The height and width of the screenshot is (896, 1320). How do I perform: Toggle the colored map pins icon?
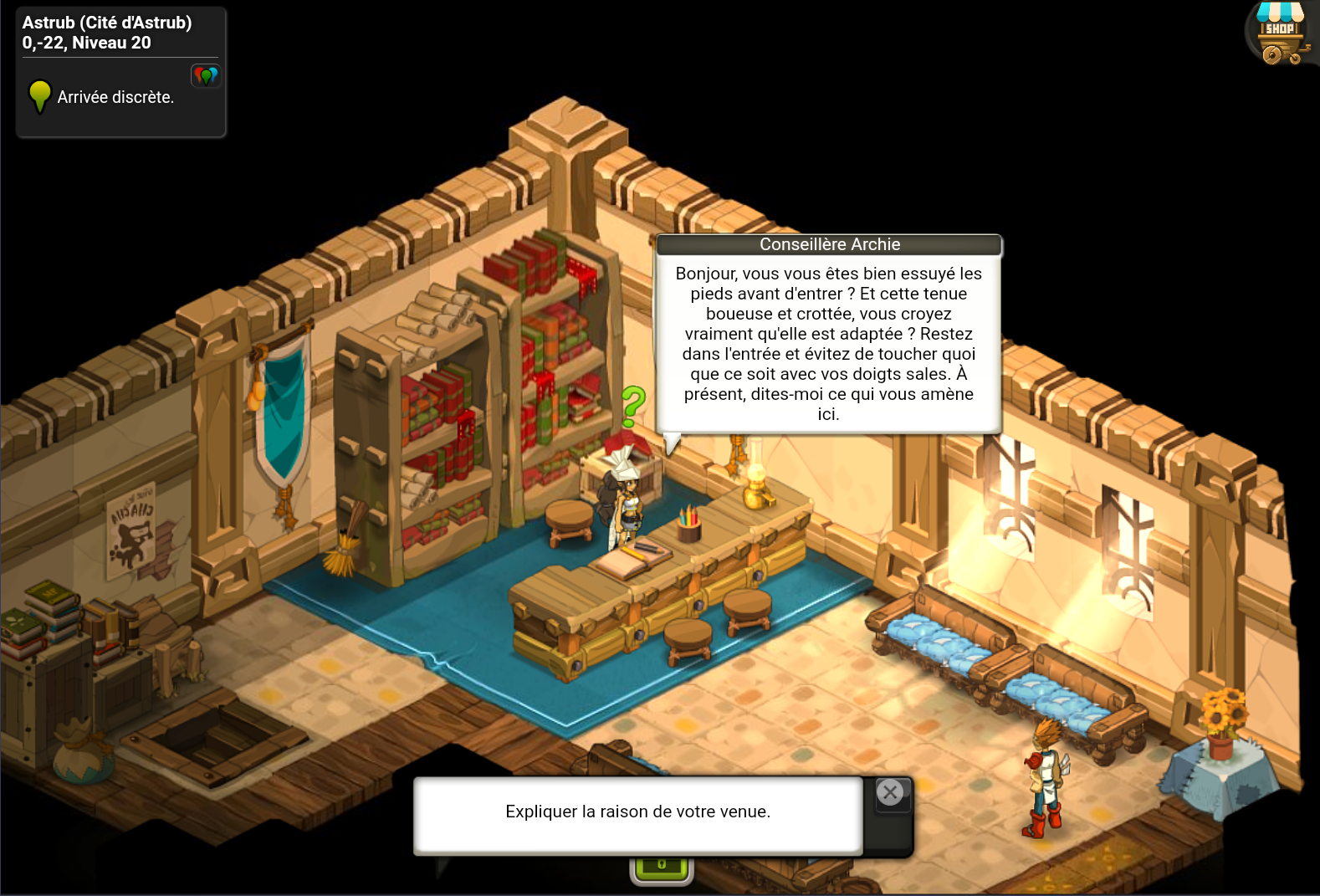pyautogui.click(x=206, y=76)
